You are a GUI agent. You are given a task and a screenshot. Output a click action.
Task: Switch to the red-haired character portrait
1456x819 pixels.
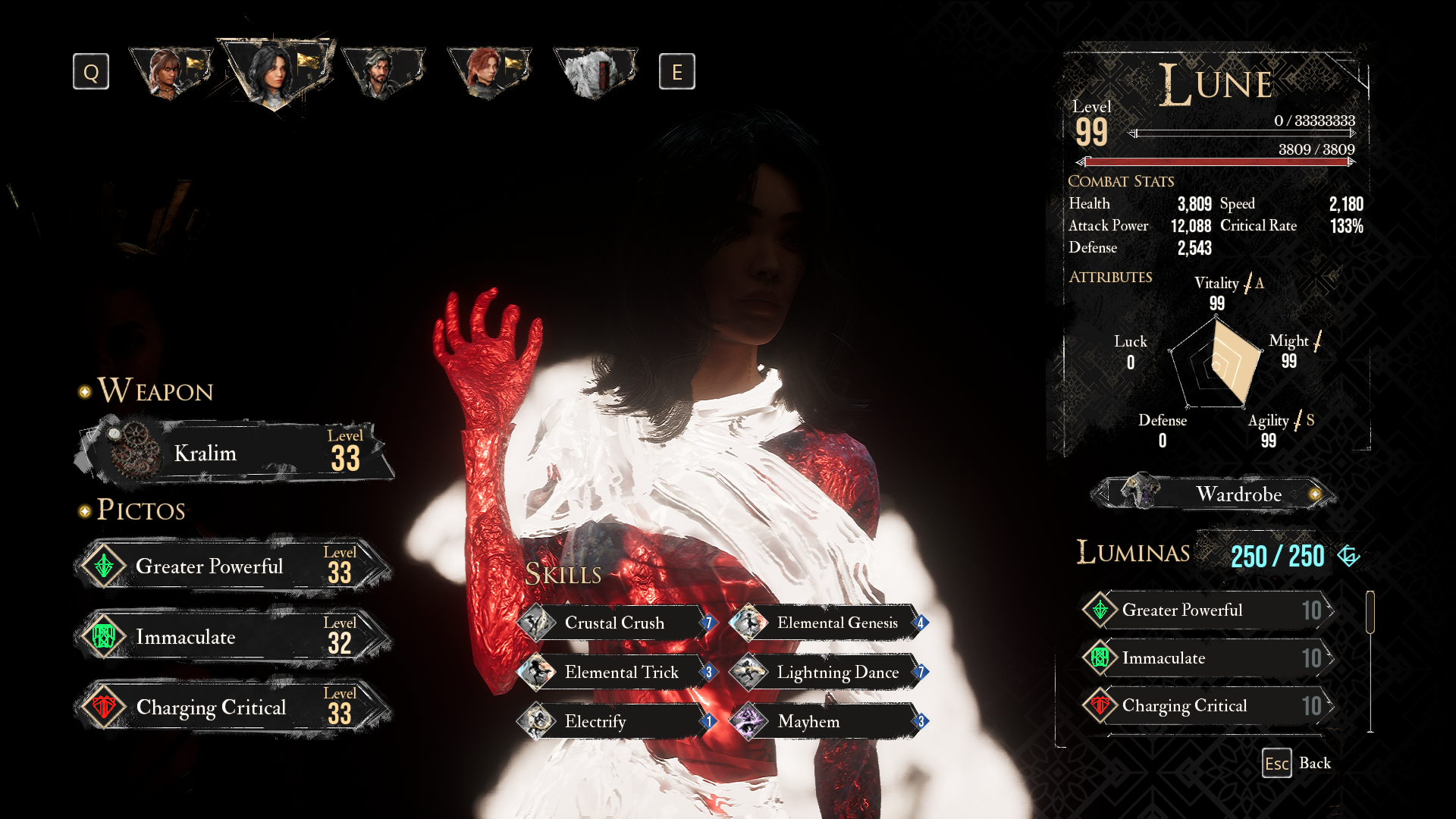tap(488, 72)
